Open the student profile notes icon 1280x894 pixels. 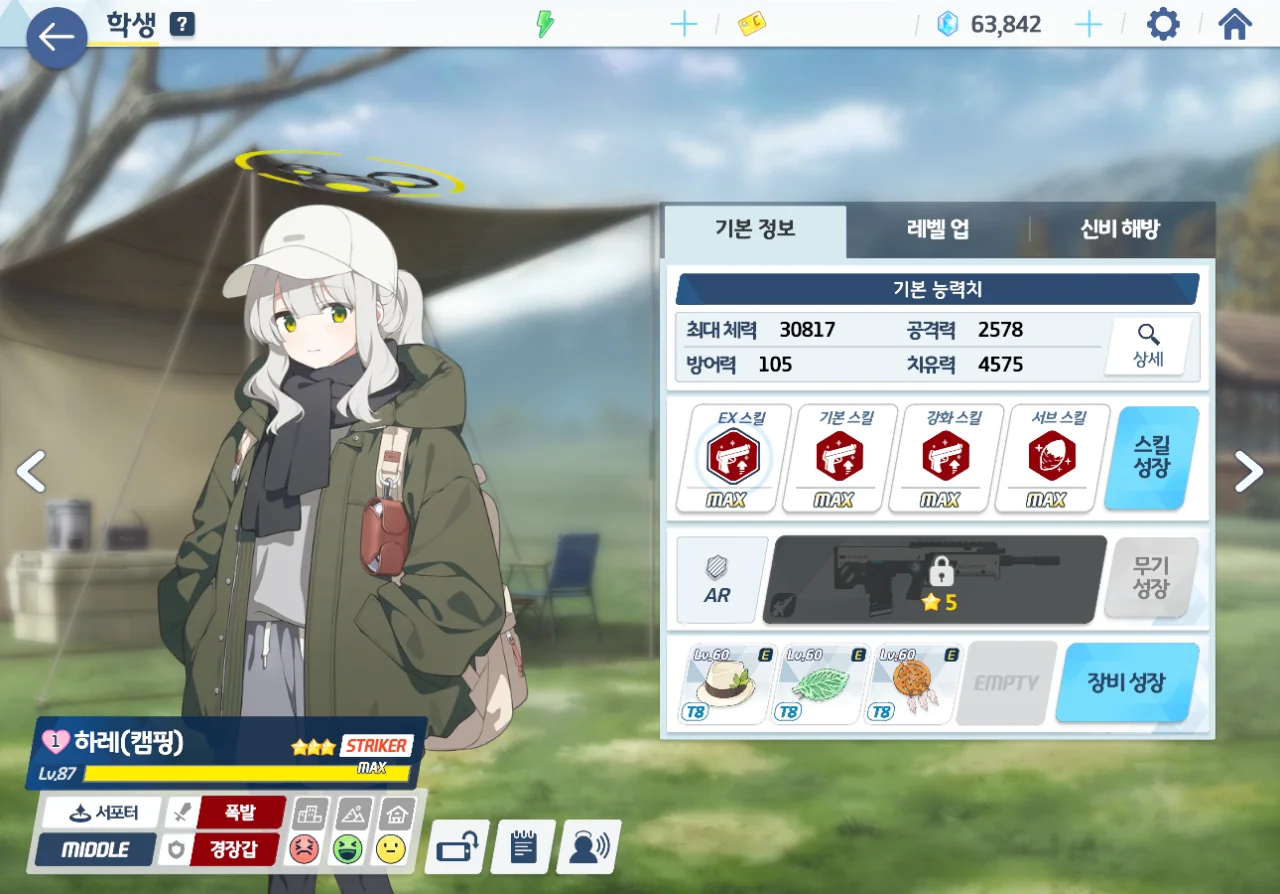(x=523, y=846)
